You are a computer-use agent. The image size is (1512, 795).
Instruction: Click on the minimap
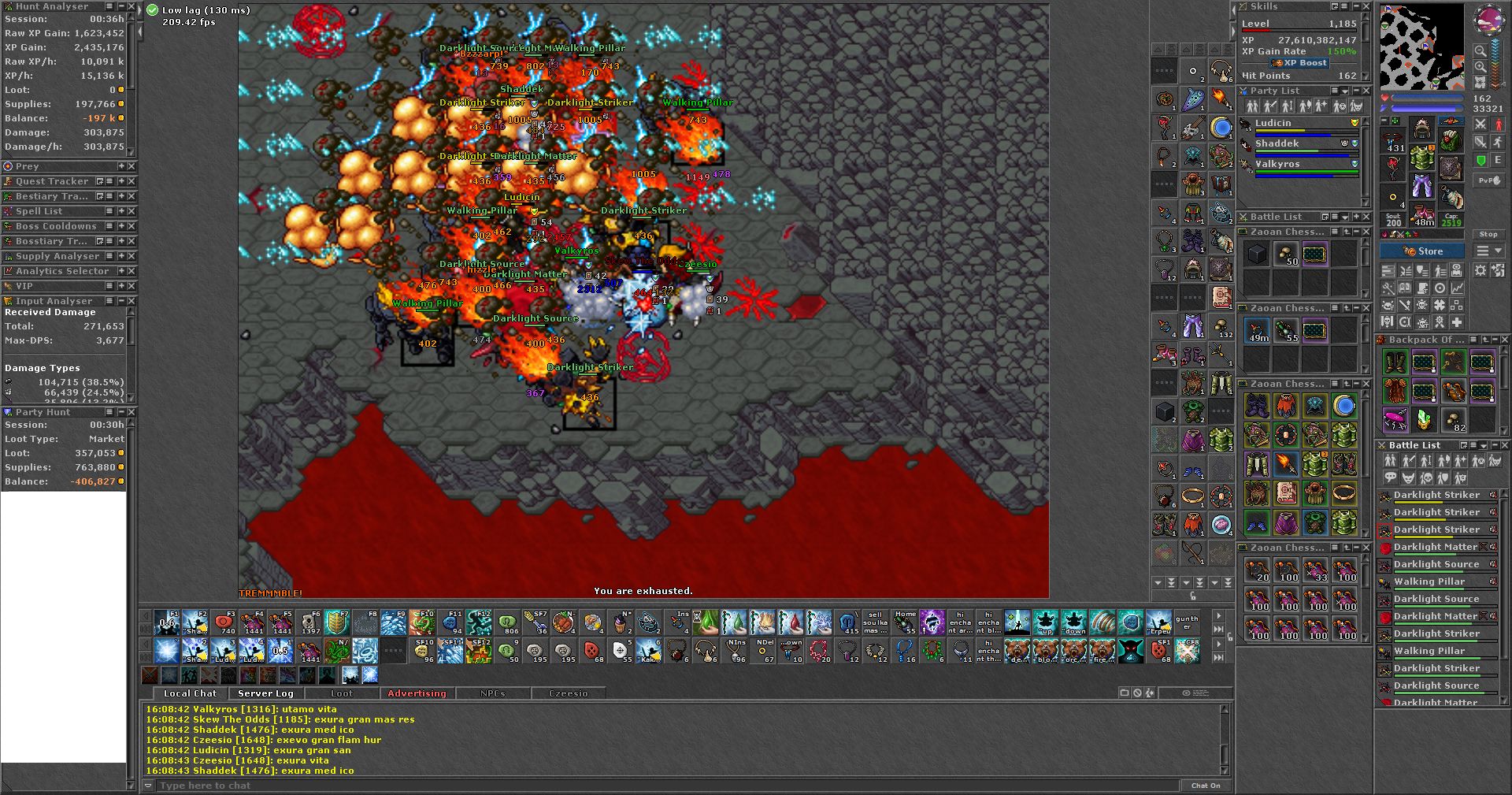pyautogui.click(x=1421, y=47)
